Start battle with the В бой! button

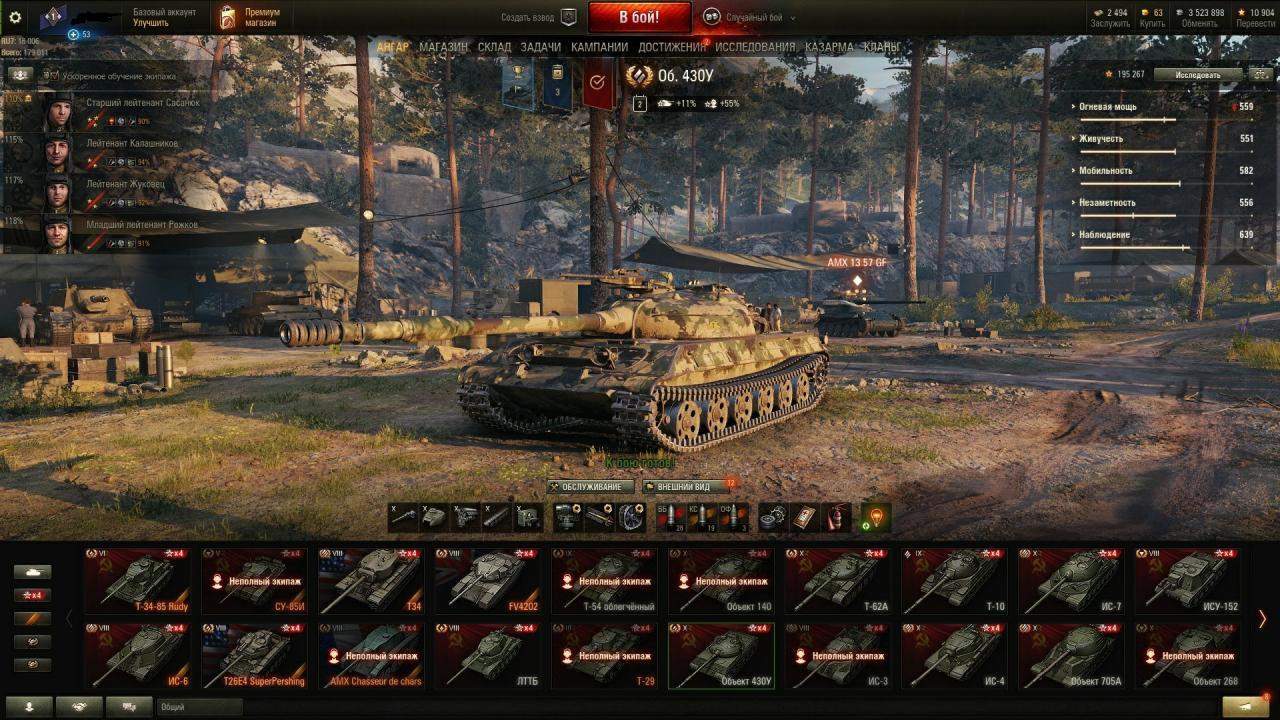[639, 17]
